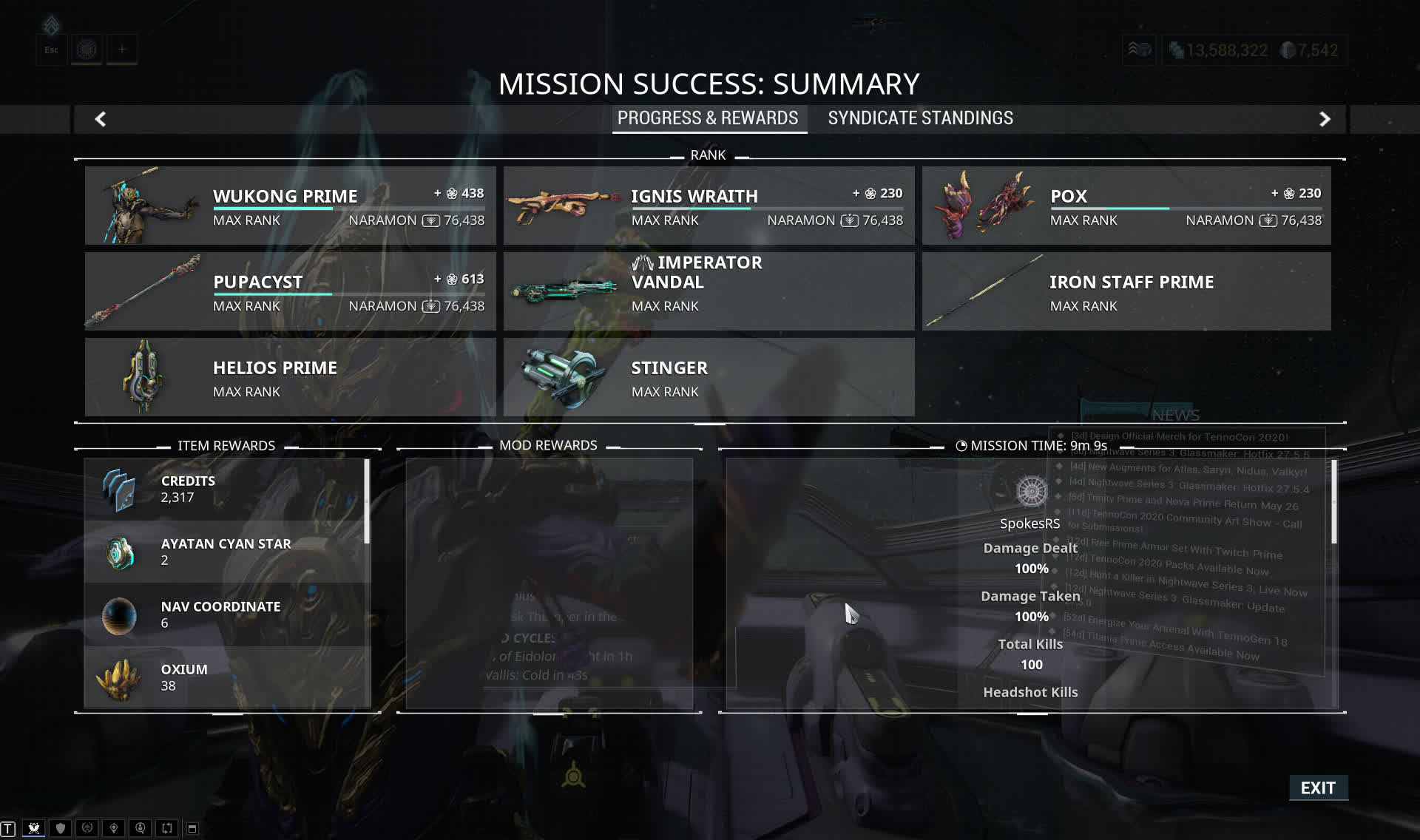Select the Ayatan Cyan Star reward
This screenshot has width=1420, height=840.
[226, 552]
